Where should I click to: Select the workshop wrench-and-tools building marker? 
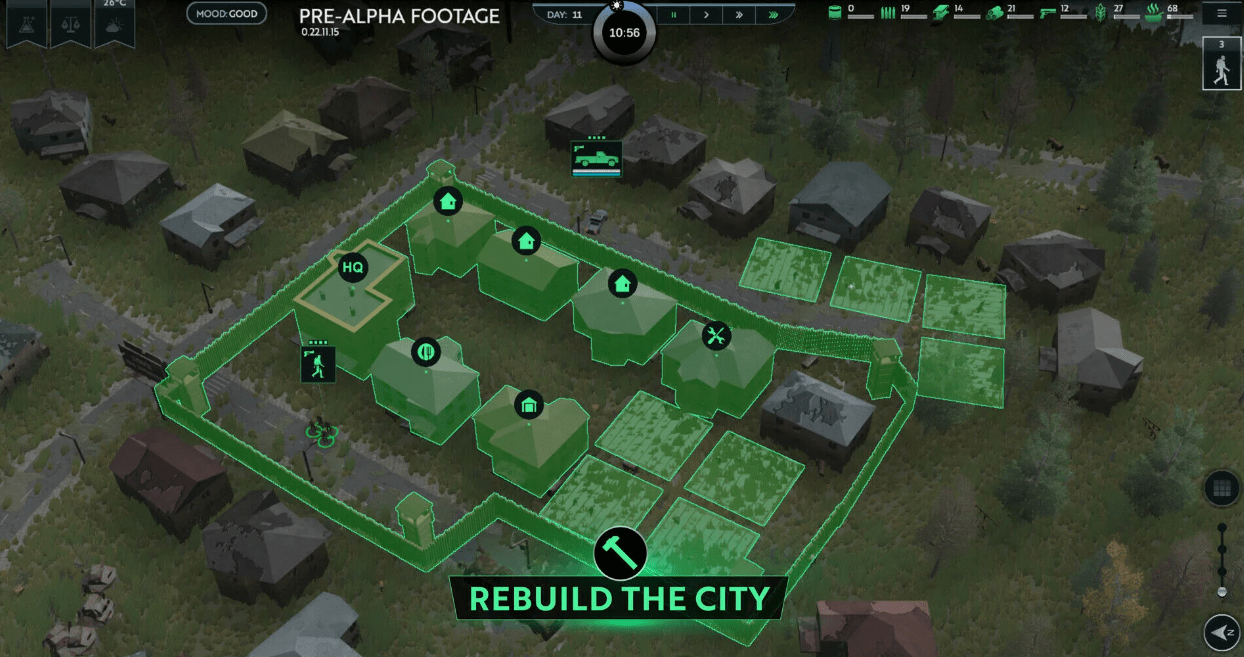(716, 336)
